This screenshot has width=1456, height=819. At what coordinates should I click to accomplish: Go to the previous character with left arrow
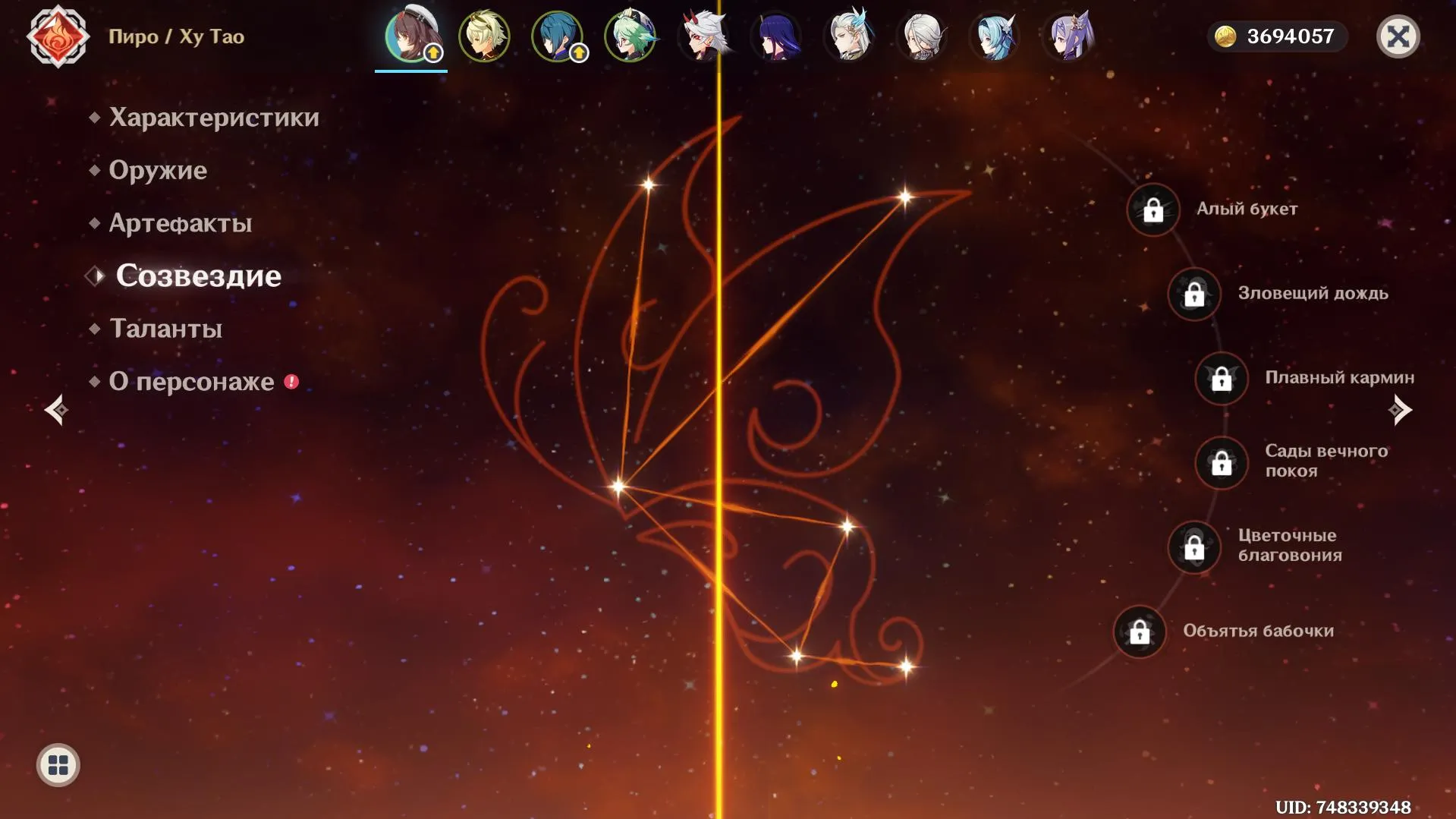click(56, 411)
